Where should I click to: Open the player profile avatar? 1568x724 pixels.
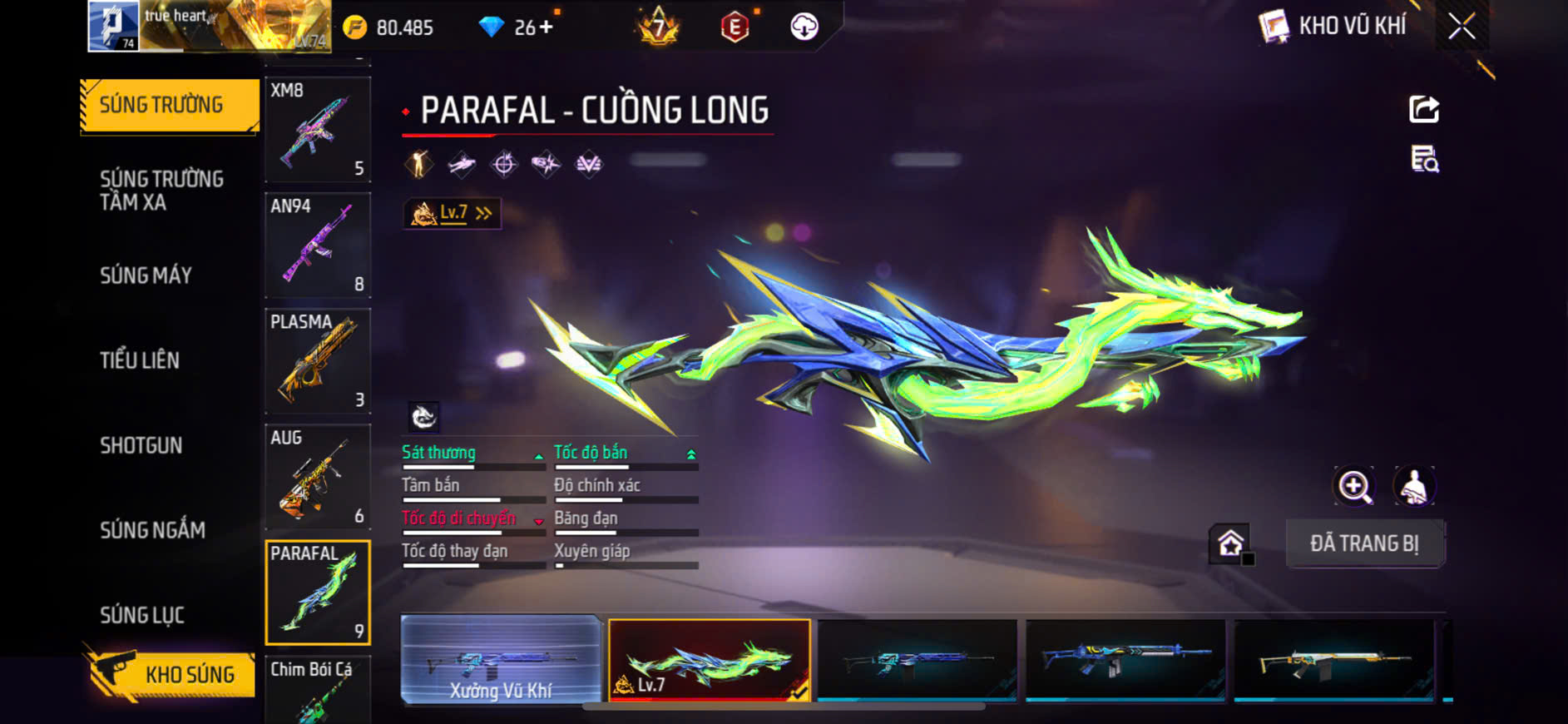(113, 26)
